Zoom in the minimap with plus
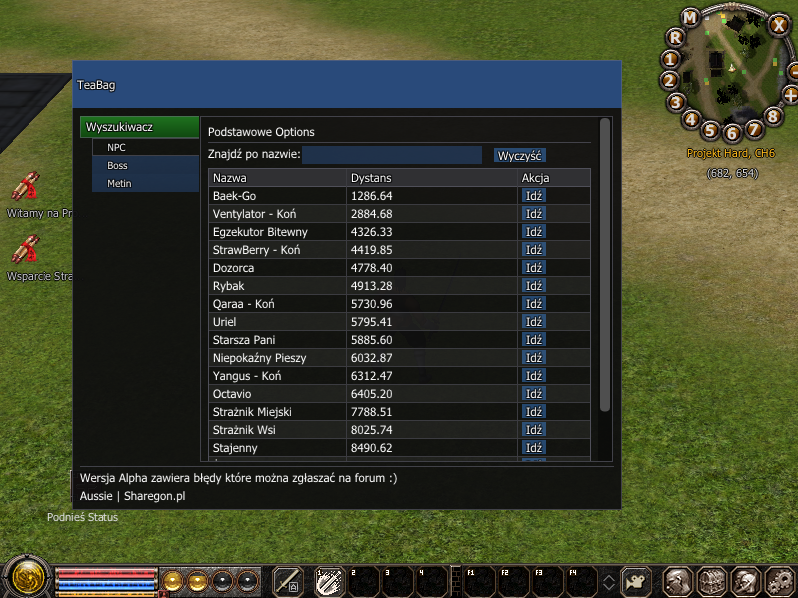 (790, 95)
